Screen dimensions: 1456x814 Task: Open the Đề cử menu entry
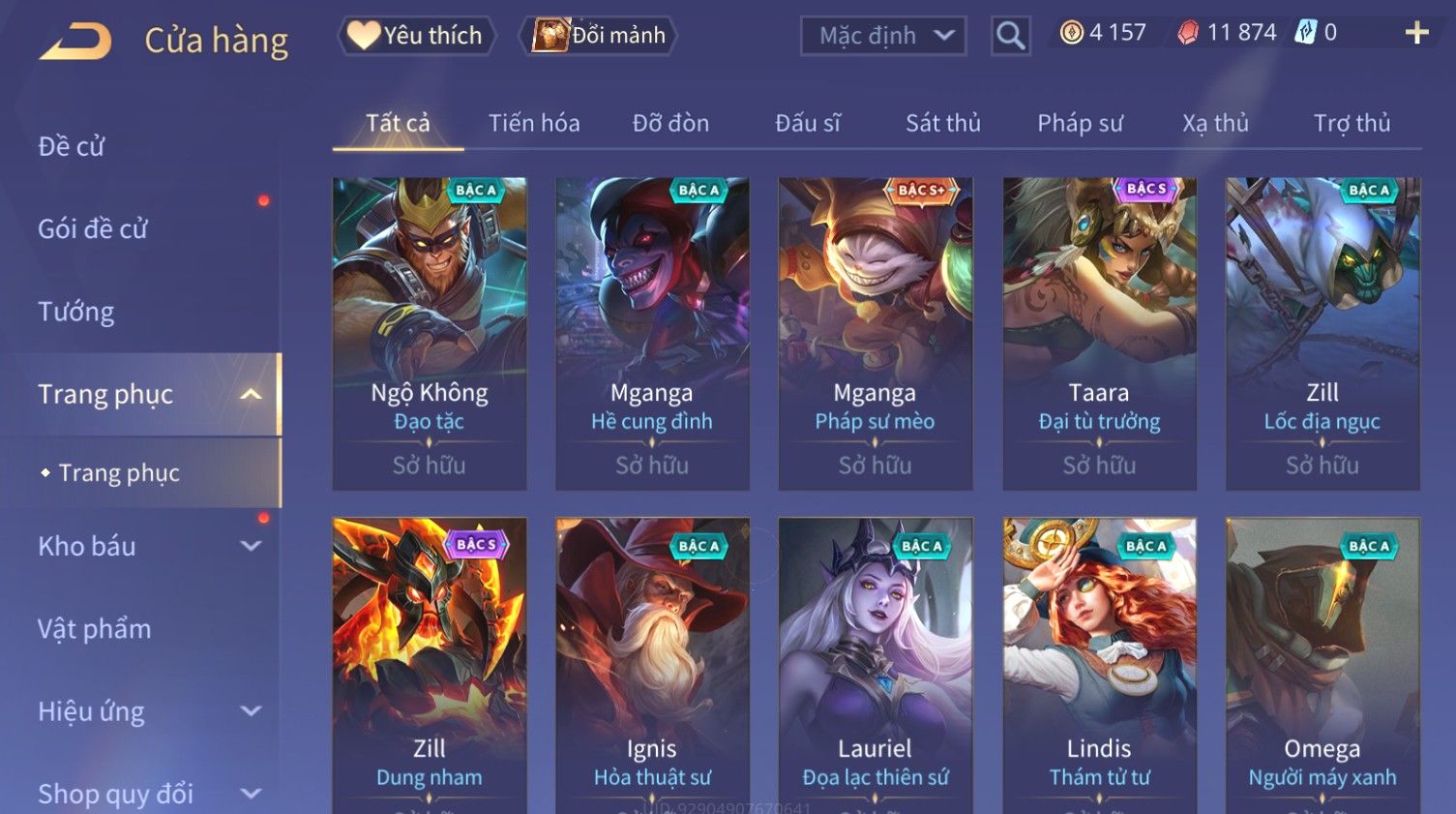coord(72,146)
